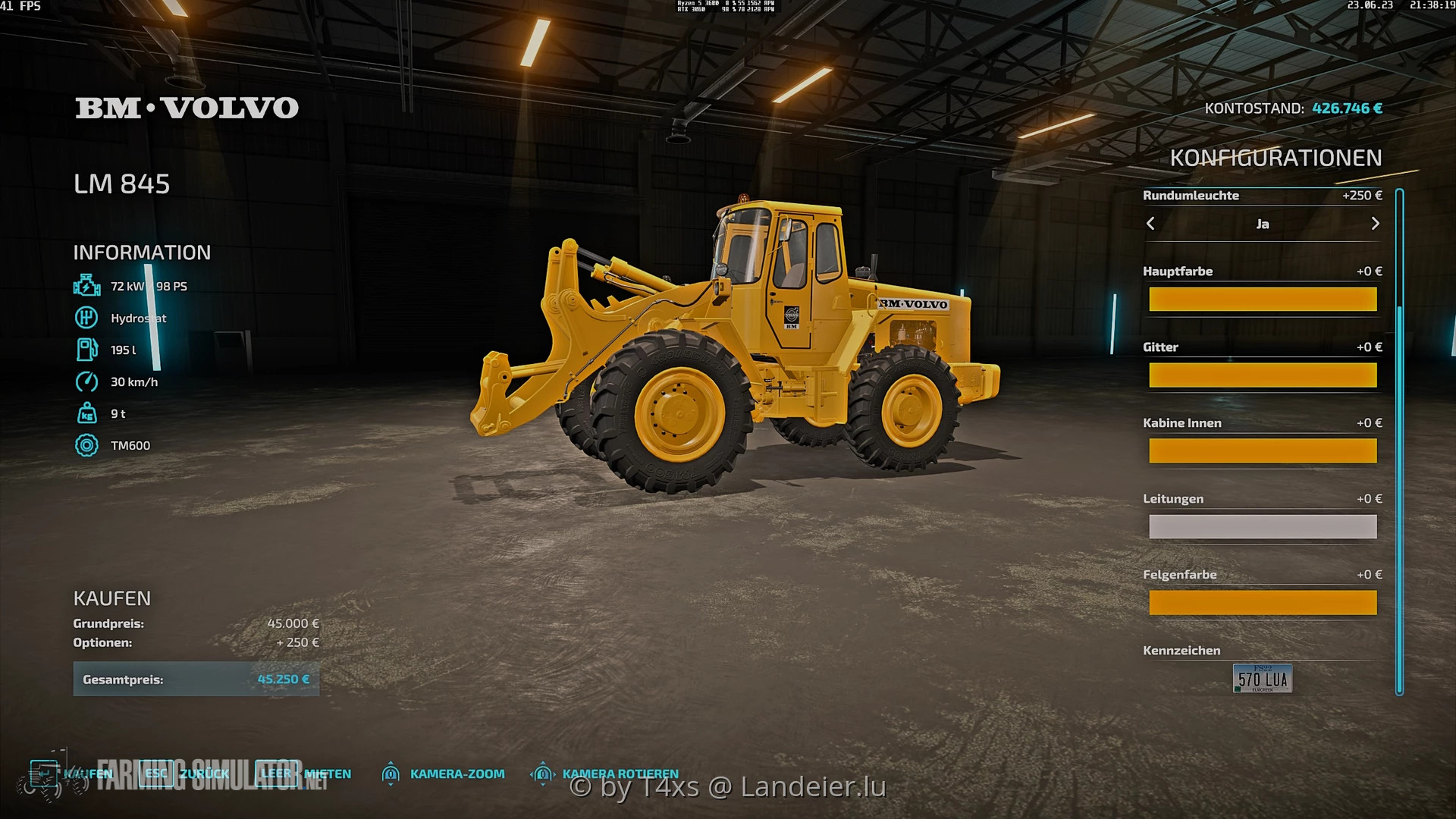Image resolution: width=1456 pixels, height=819 pixels.
Task: Click the speedometer icon beside 30 km/h
Action: point(86,382)
